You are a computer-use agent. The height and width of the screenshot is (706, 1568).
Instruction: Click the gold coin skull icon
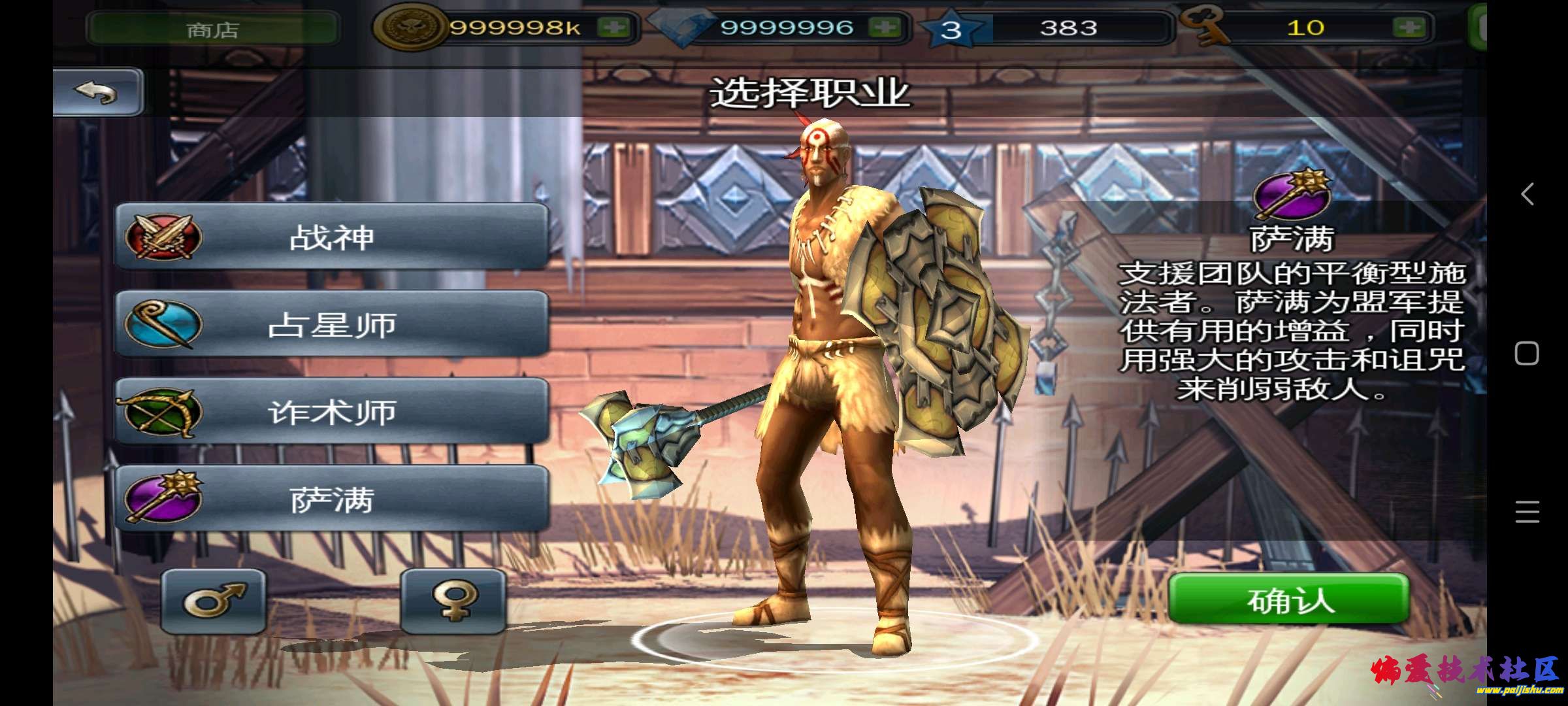click(413, 27)
